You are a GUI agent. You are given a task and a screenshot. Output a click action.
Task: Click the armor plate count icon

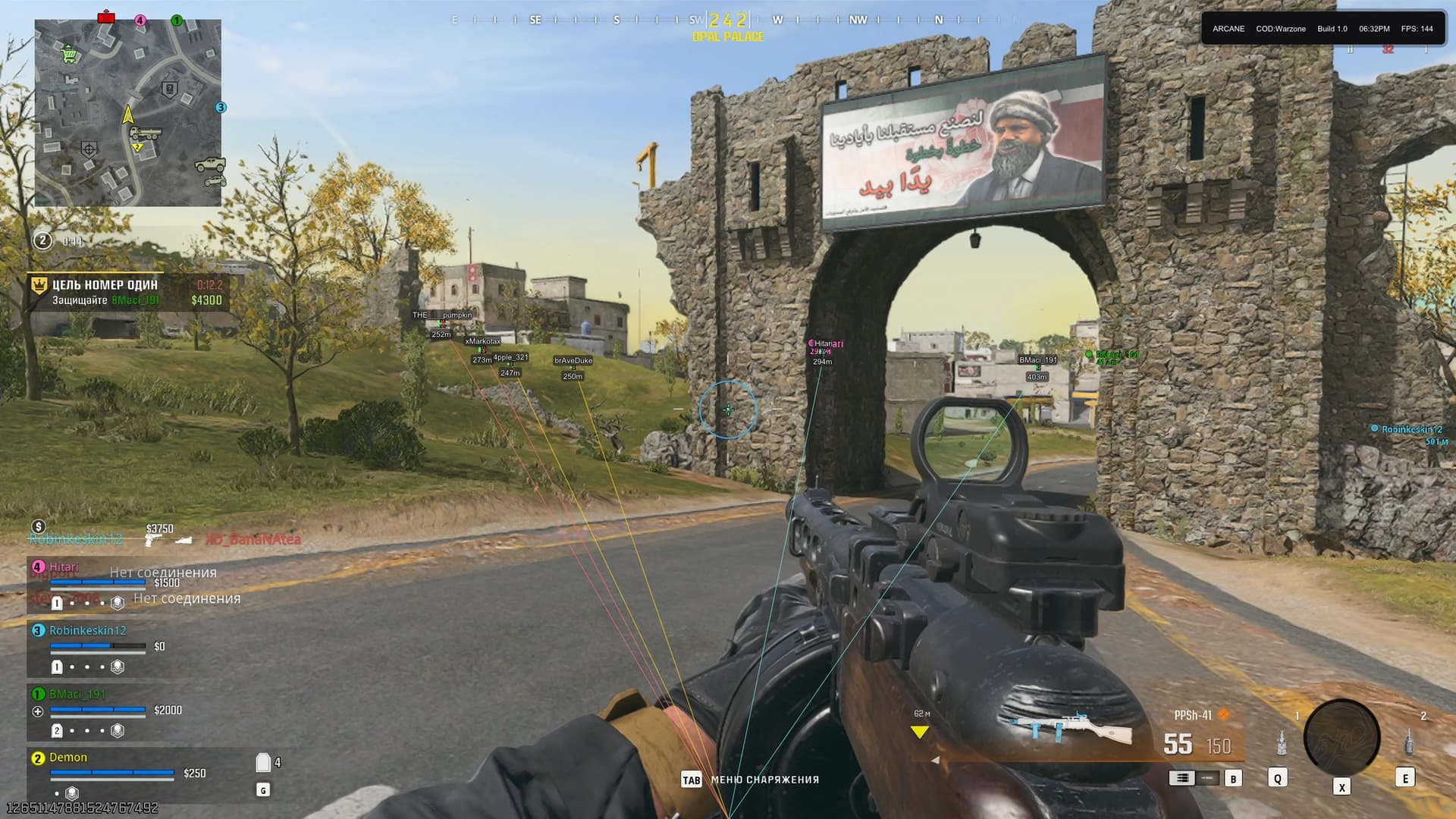click(263, 762)
